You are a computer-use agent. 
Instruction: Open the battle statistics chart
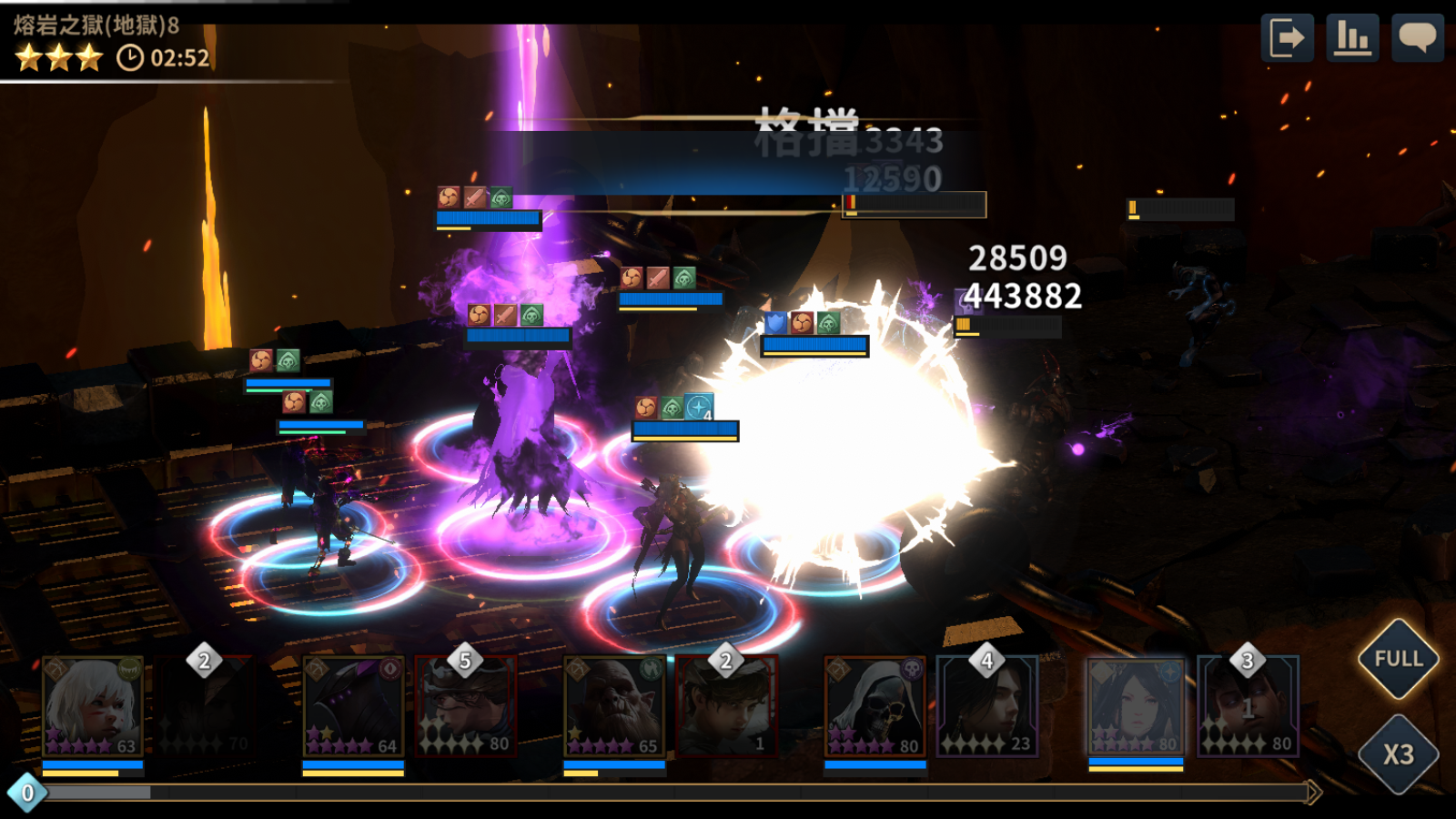point(1352,38)
